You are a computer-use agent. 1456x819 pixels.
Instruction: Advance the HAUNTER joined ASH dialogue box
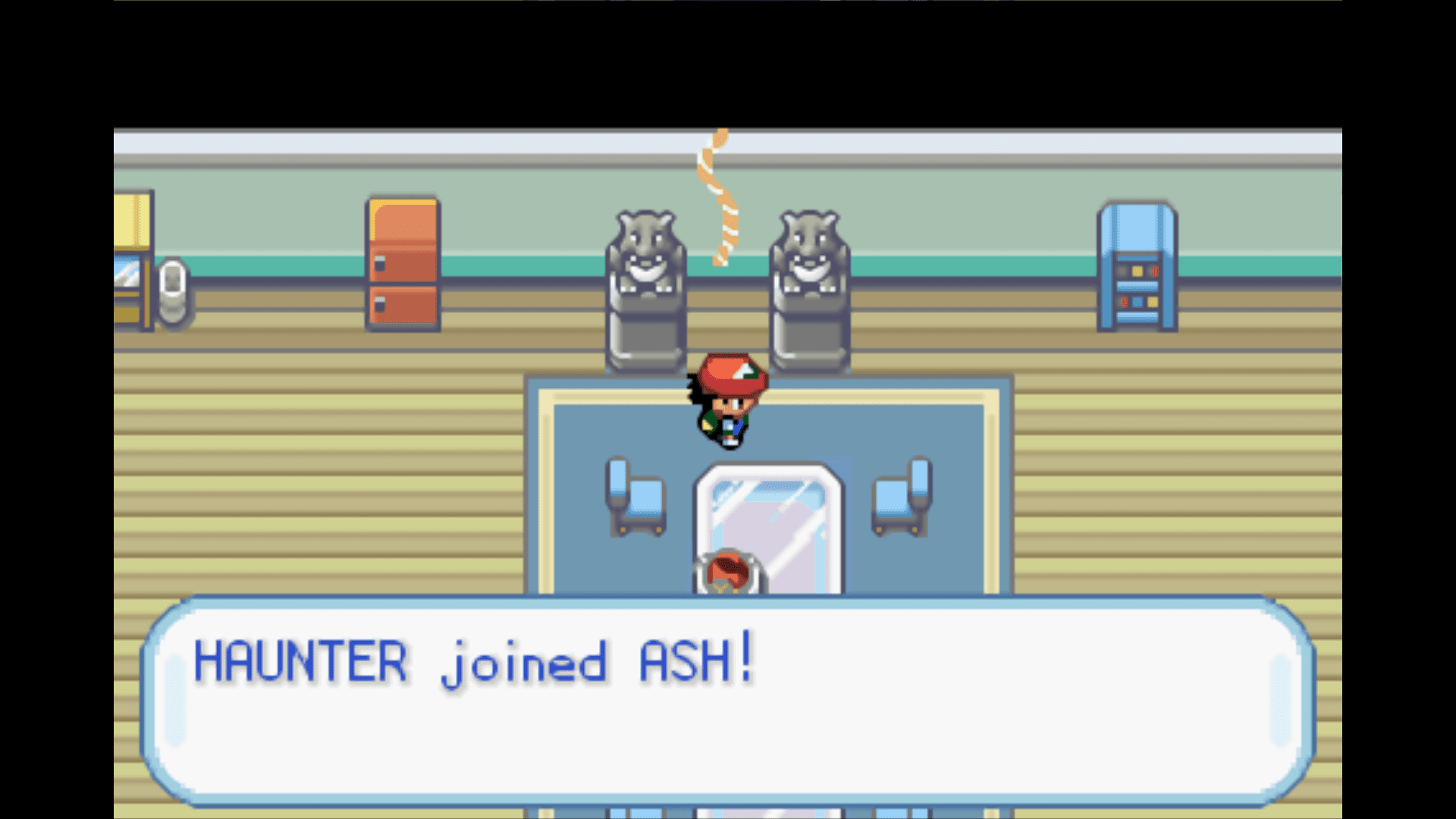click(726, 699)
